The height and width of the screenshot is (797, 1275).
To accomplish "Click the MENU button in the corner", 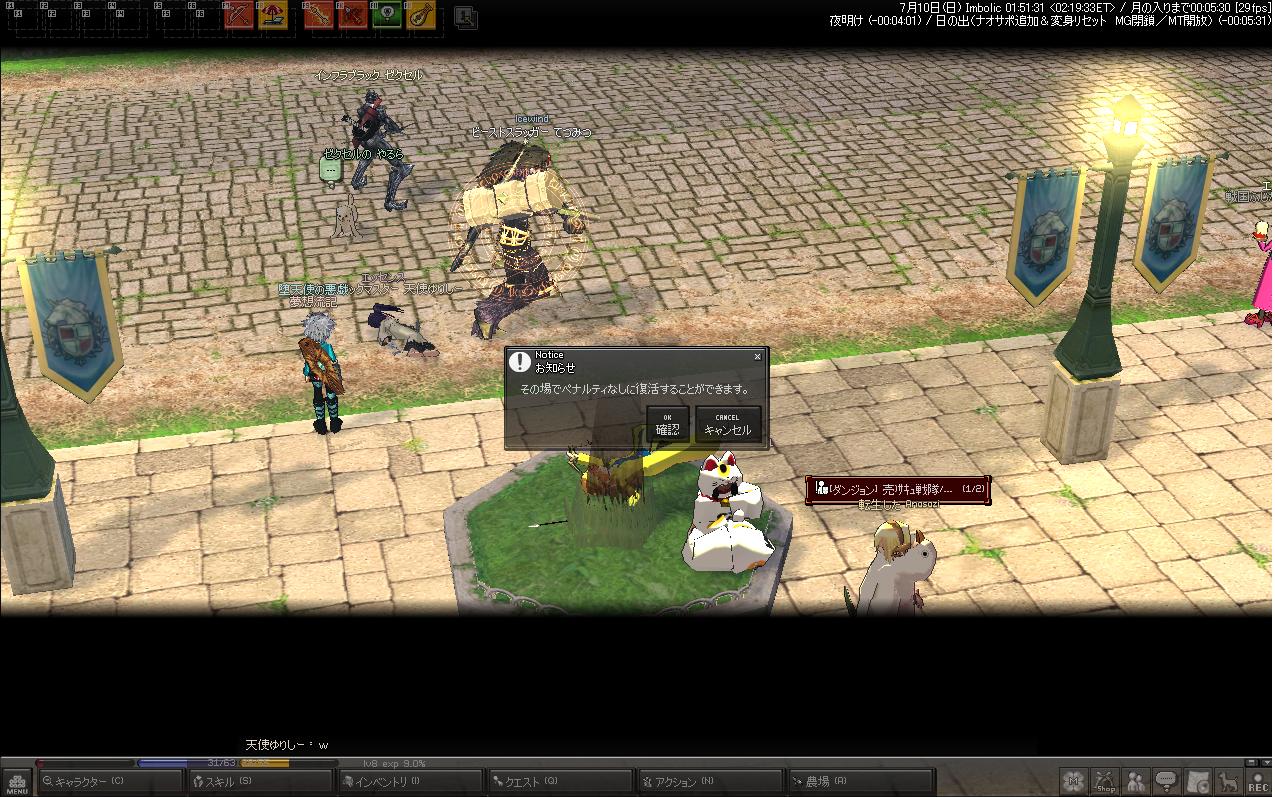I will pos(17,782).
